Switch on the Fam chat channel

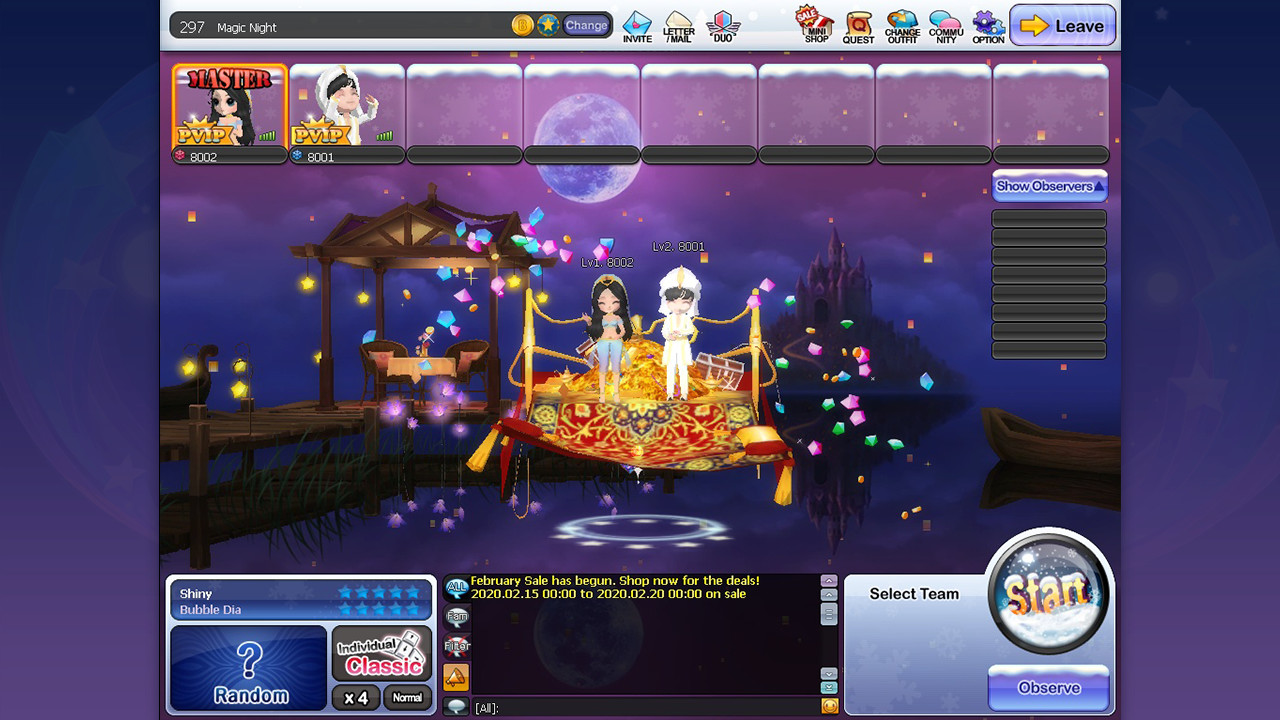click(457, 618)
